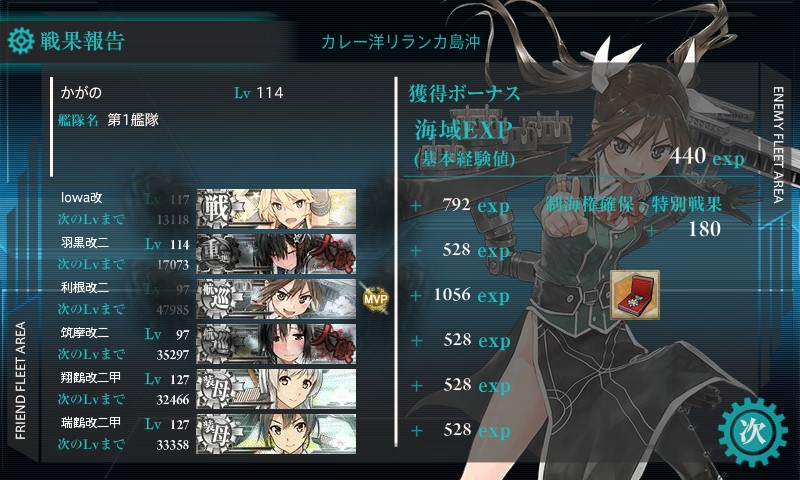Select the 筑摩改二 ship banner
800x480 pixels.
[x=276, y=341]
